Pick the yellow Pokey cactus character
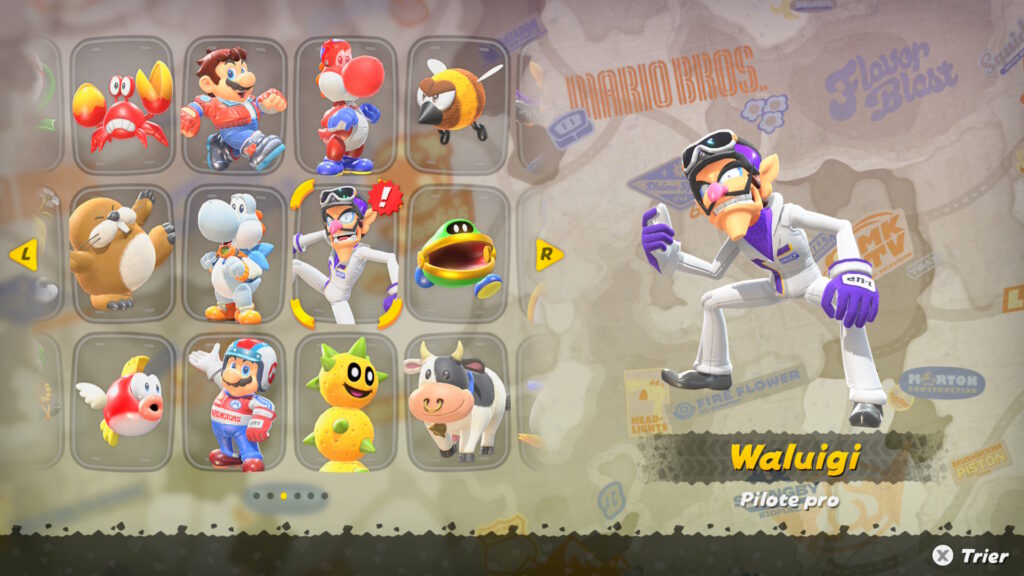 [346, 402]
